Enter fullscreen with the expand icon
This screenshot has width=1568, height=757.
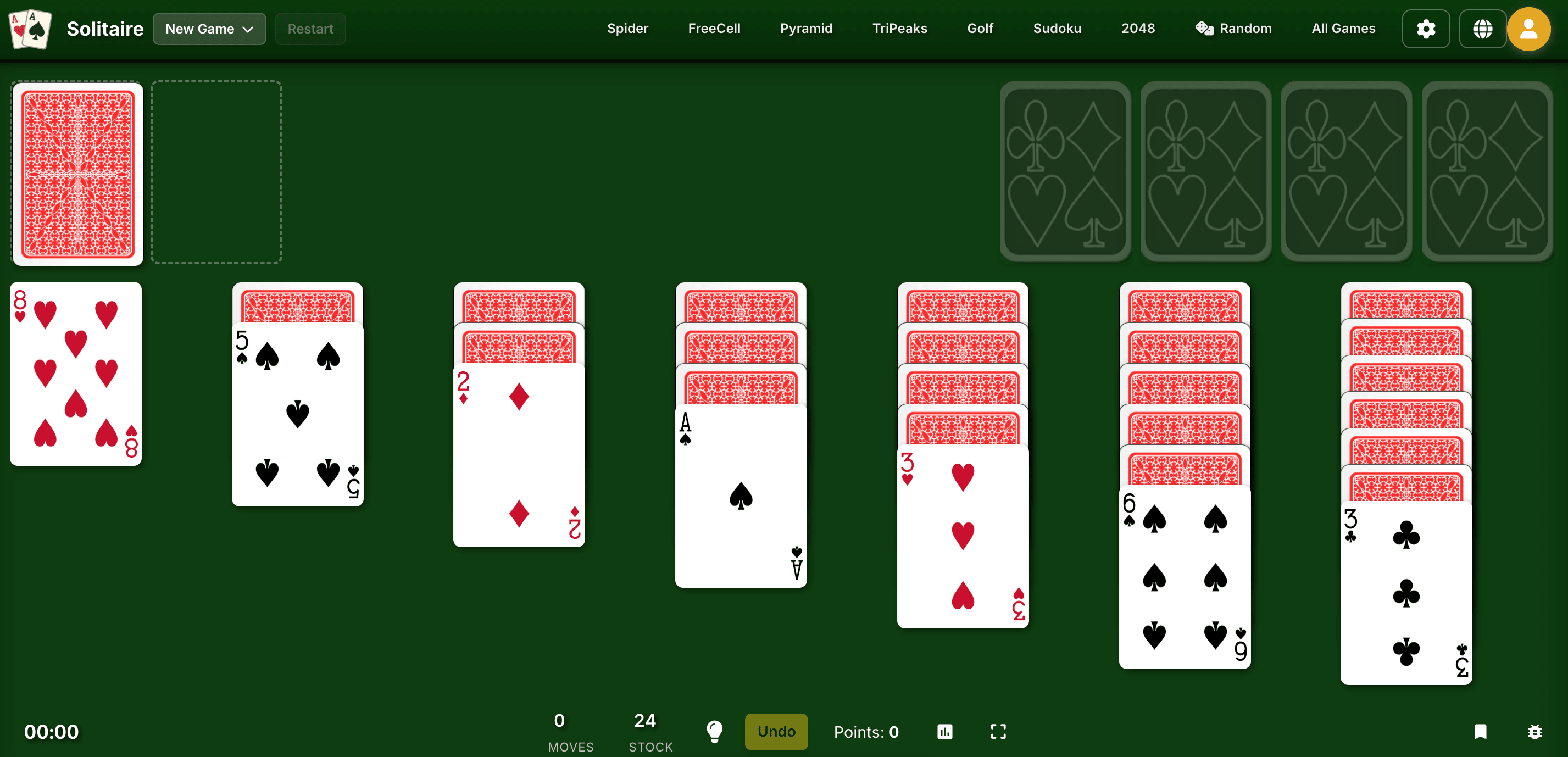(998, 731)
